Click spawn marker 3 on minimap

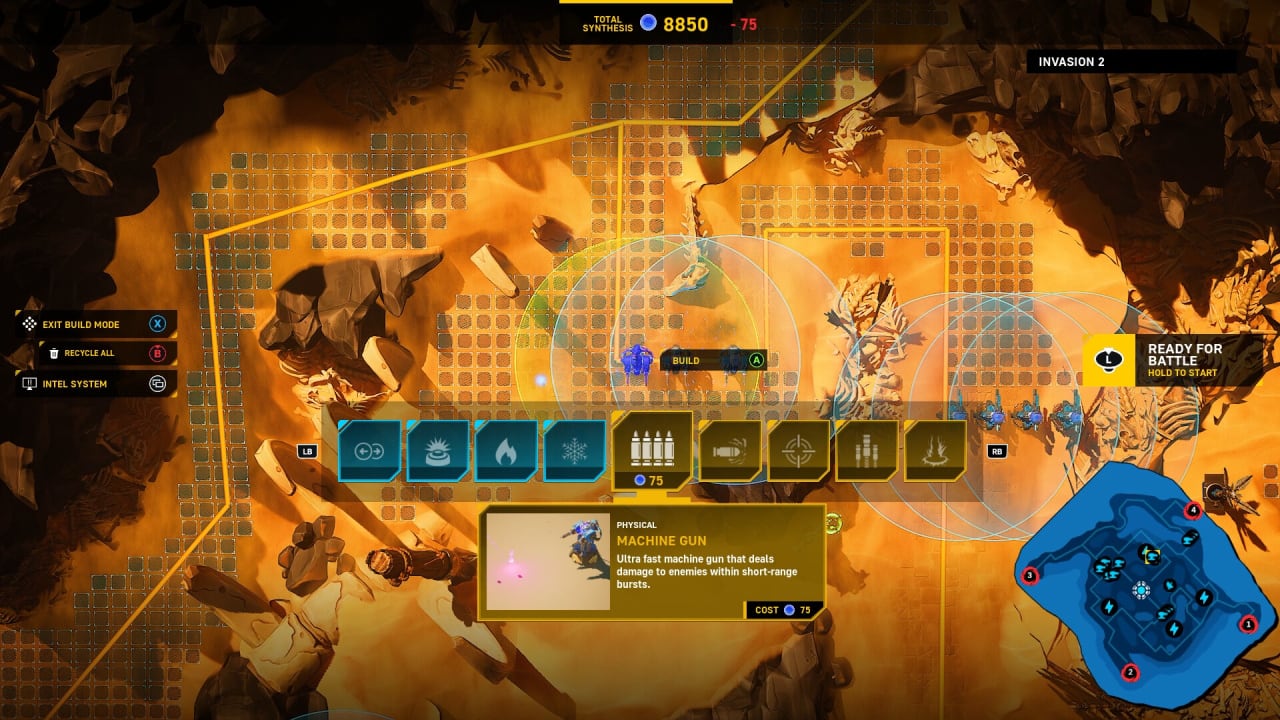click(1030, 575)
